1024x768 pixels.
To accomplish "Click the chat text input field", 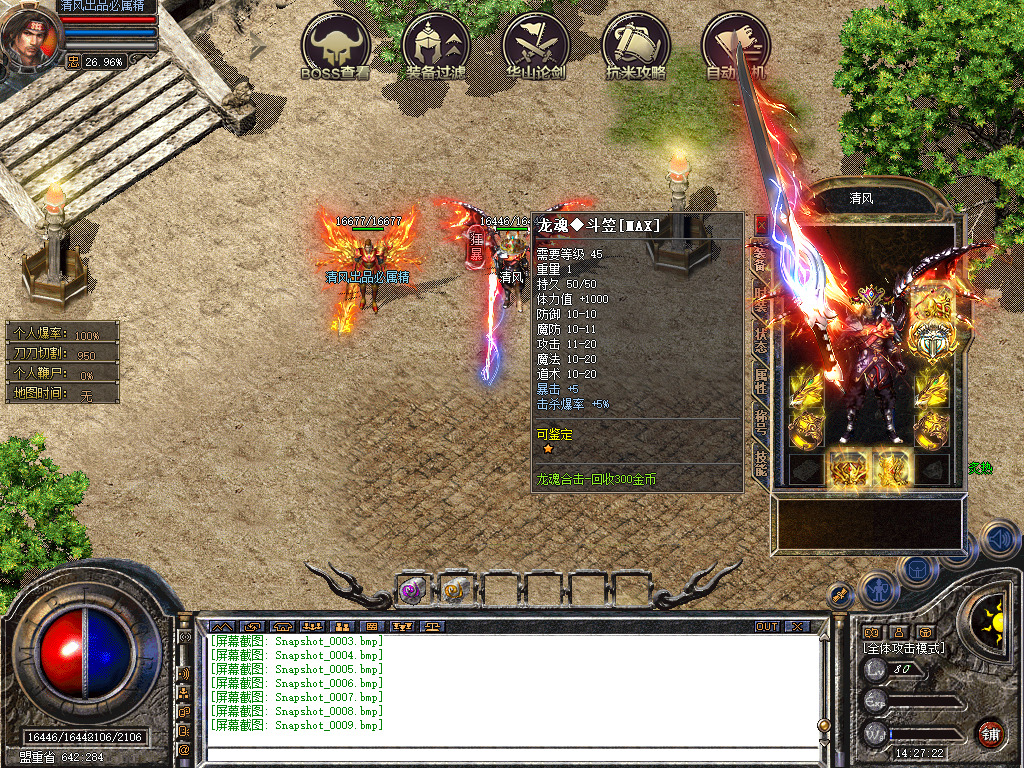I will pos(500,754).
